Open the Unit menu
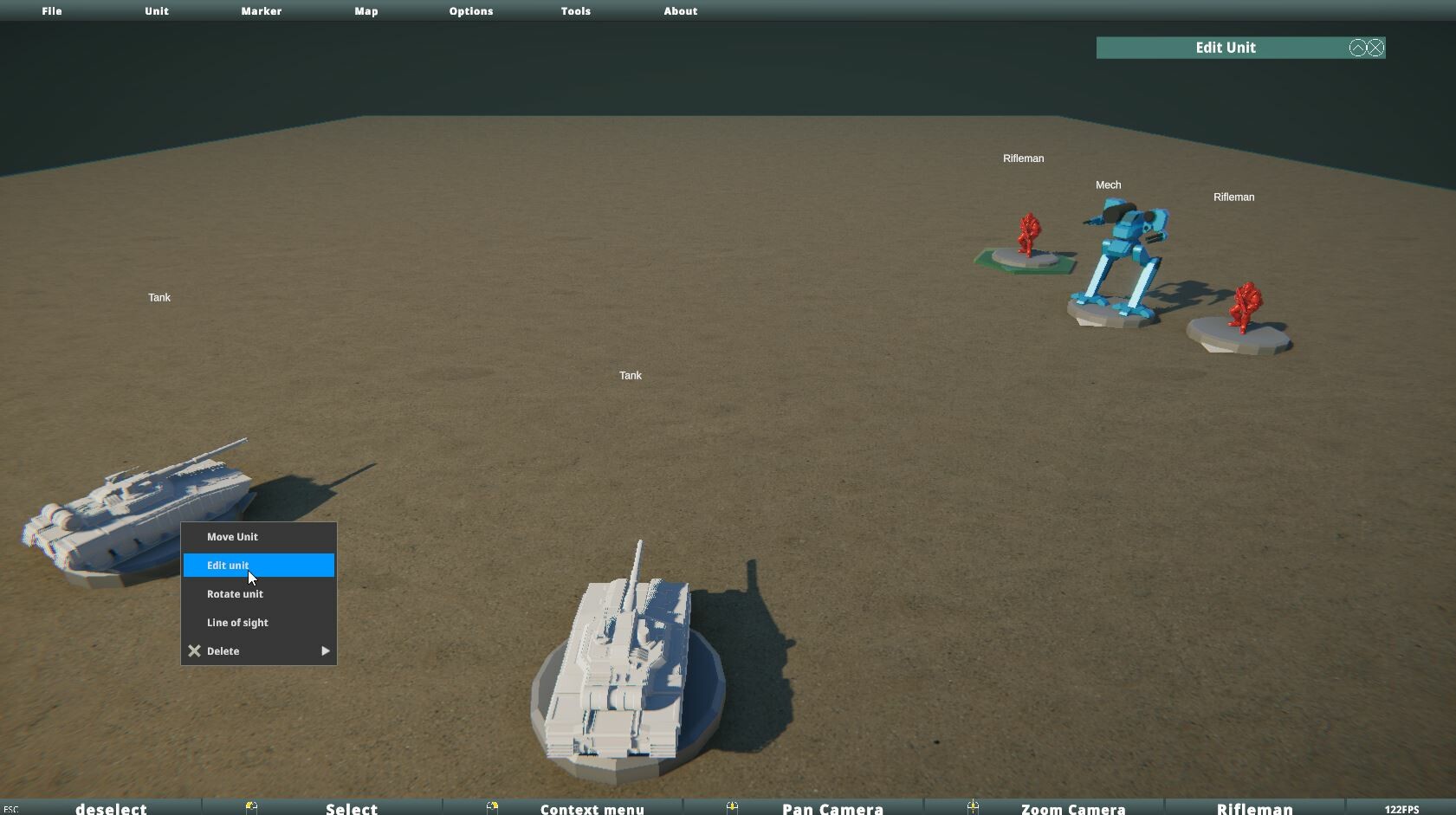This screenshot has width=1456, height=815. coord(156,11)
